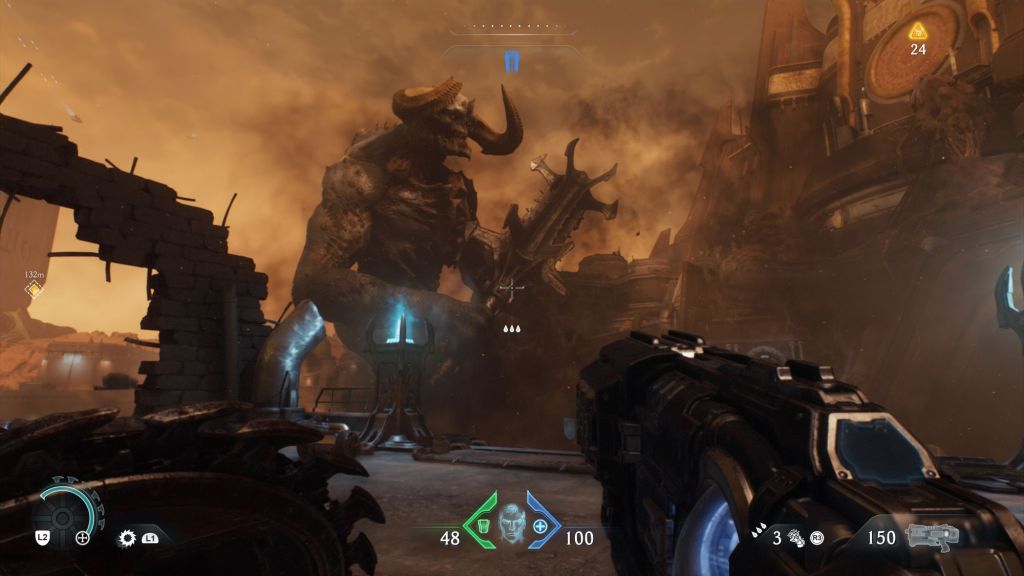
Task: Click the blue health cross icon
Action: tap(541, 526)
